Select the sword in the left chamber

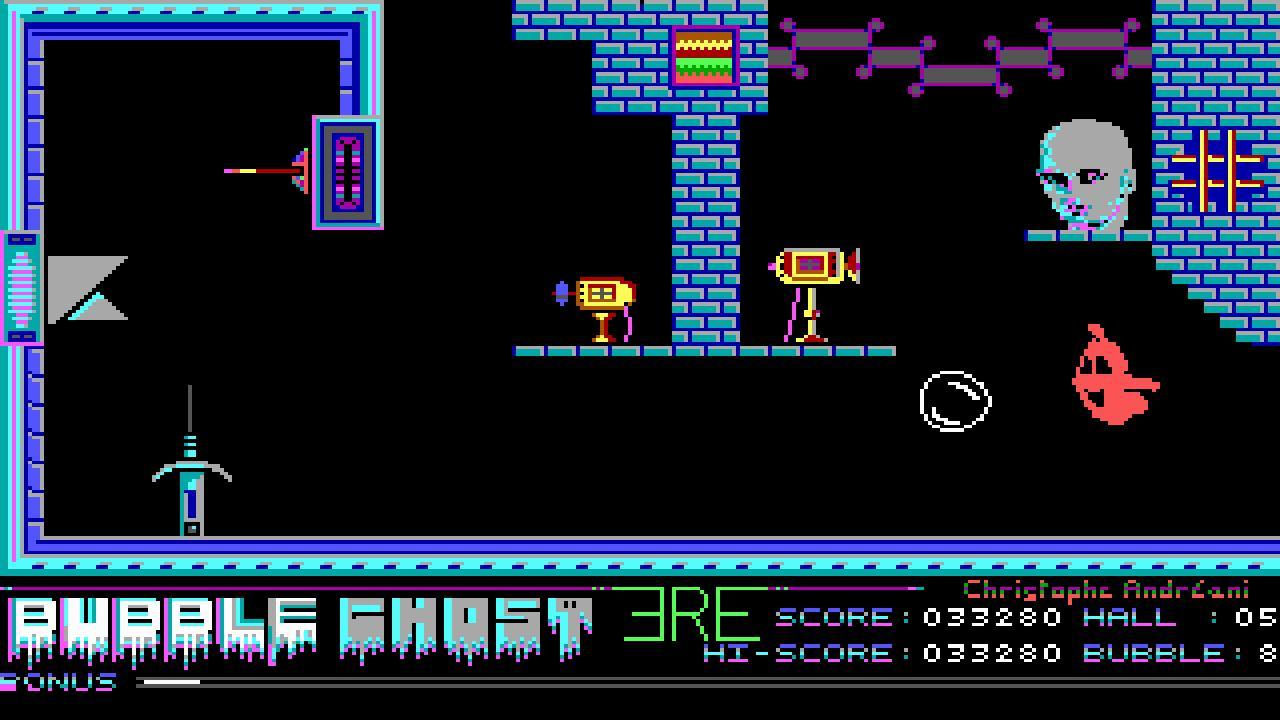pos(190,460)
